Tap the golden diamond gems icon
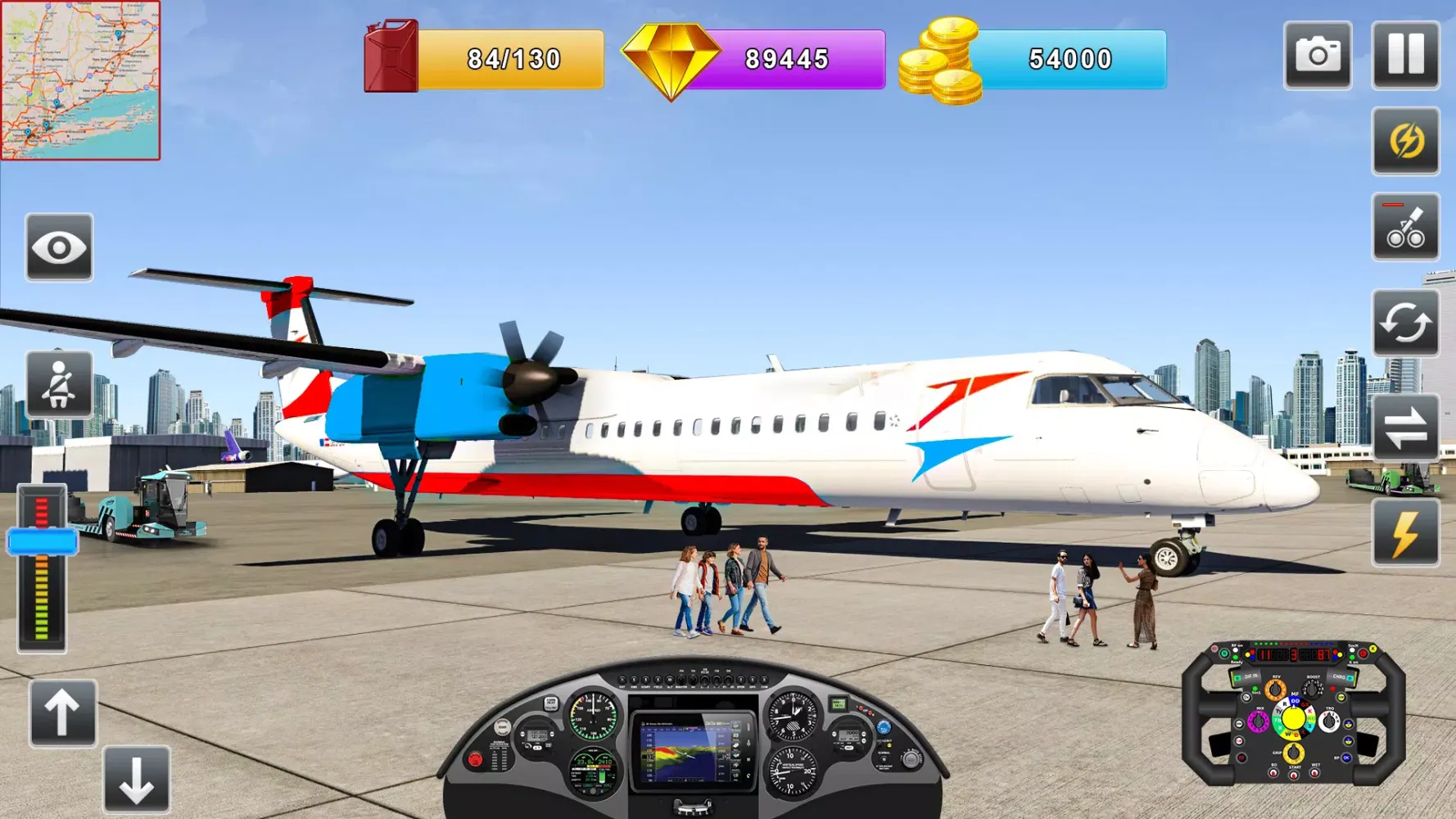 click(671, 55)
